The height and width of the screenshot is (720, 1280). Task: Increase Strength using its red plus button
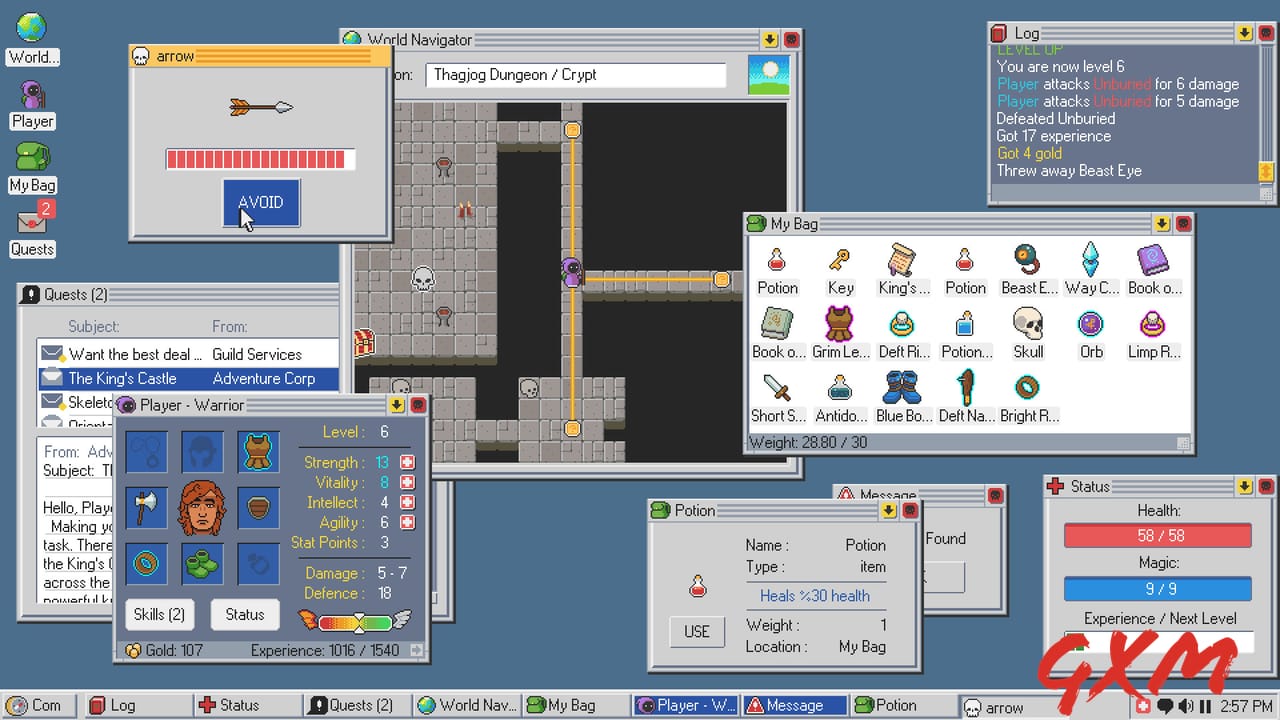point(406,462)
